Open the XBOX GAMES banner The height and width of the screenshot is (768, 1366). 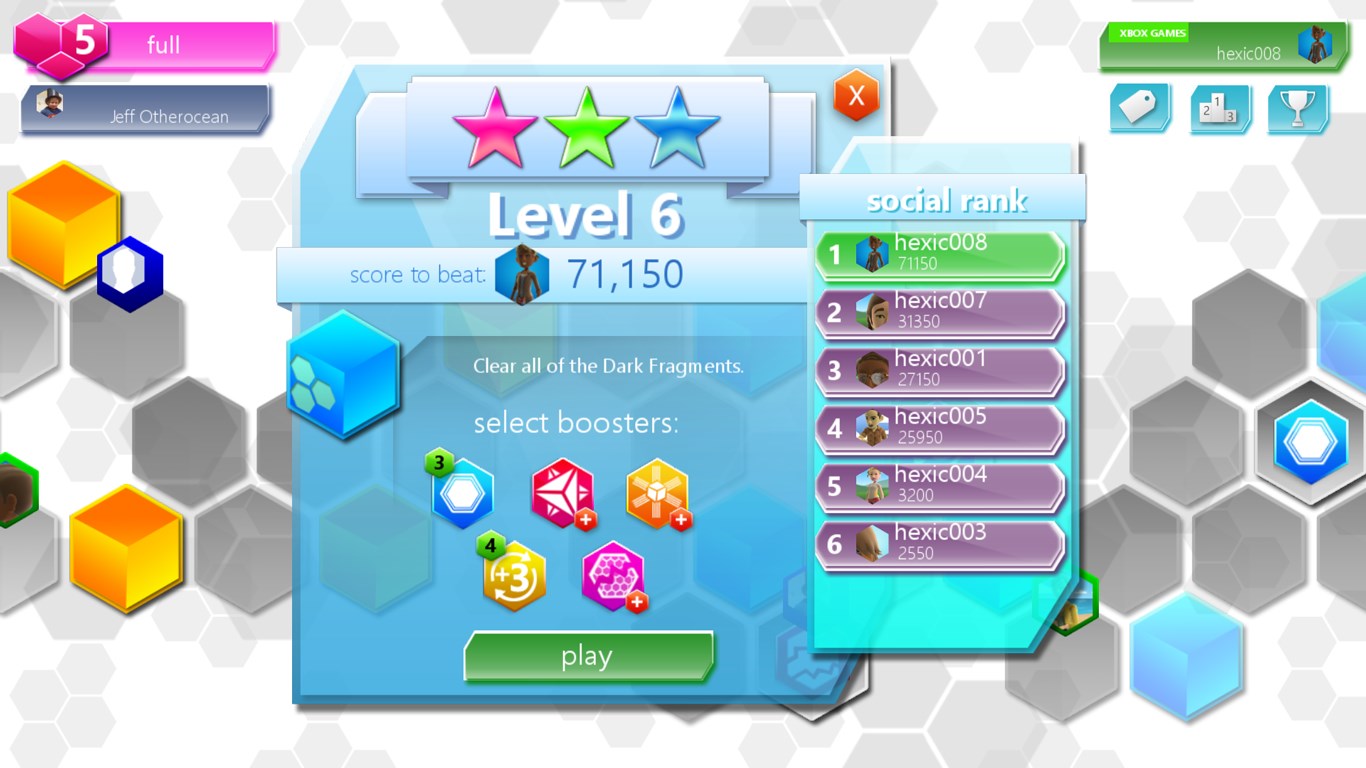click(1155, 32)
